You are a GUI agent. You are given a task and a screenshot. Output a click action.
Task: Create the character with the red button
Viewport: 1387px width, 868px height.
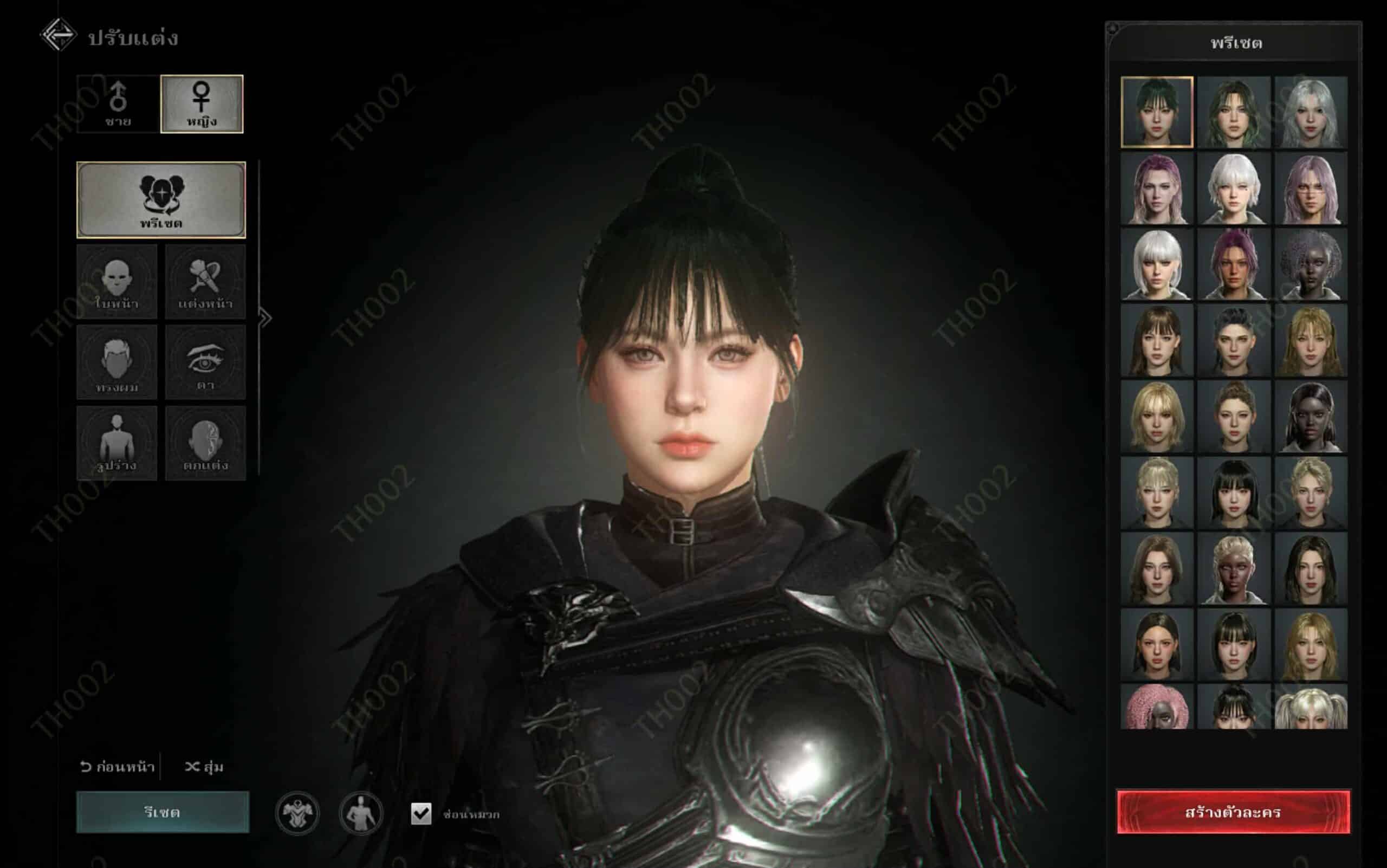[x=1233, y=812]
